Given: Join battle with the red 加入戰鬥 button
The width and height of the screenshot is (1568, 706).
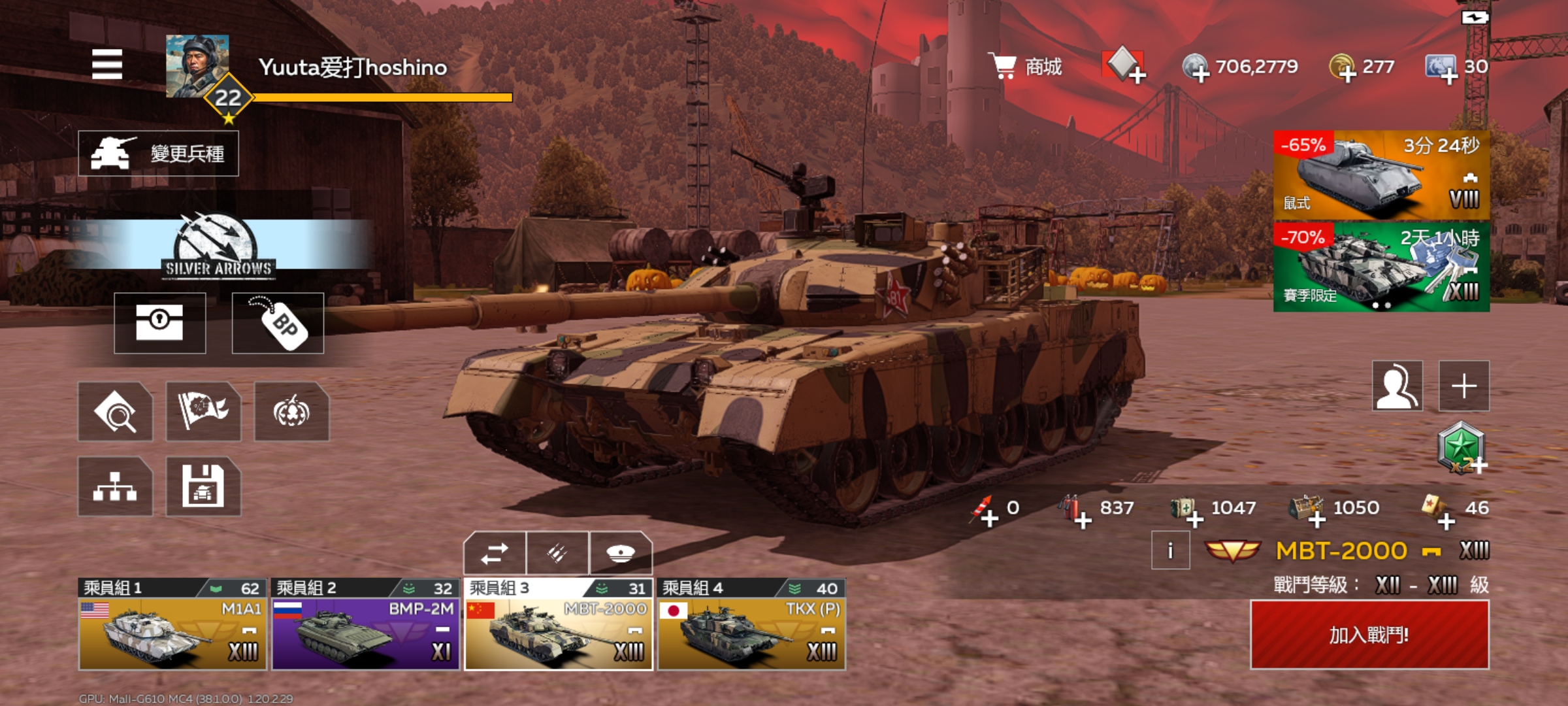Looking at the screenshot, I should click(1369, 635).
